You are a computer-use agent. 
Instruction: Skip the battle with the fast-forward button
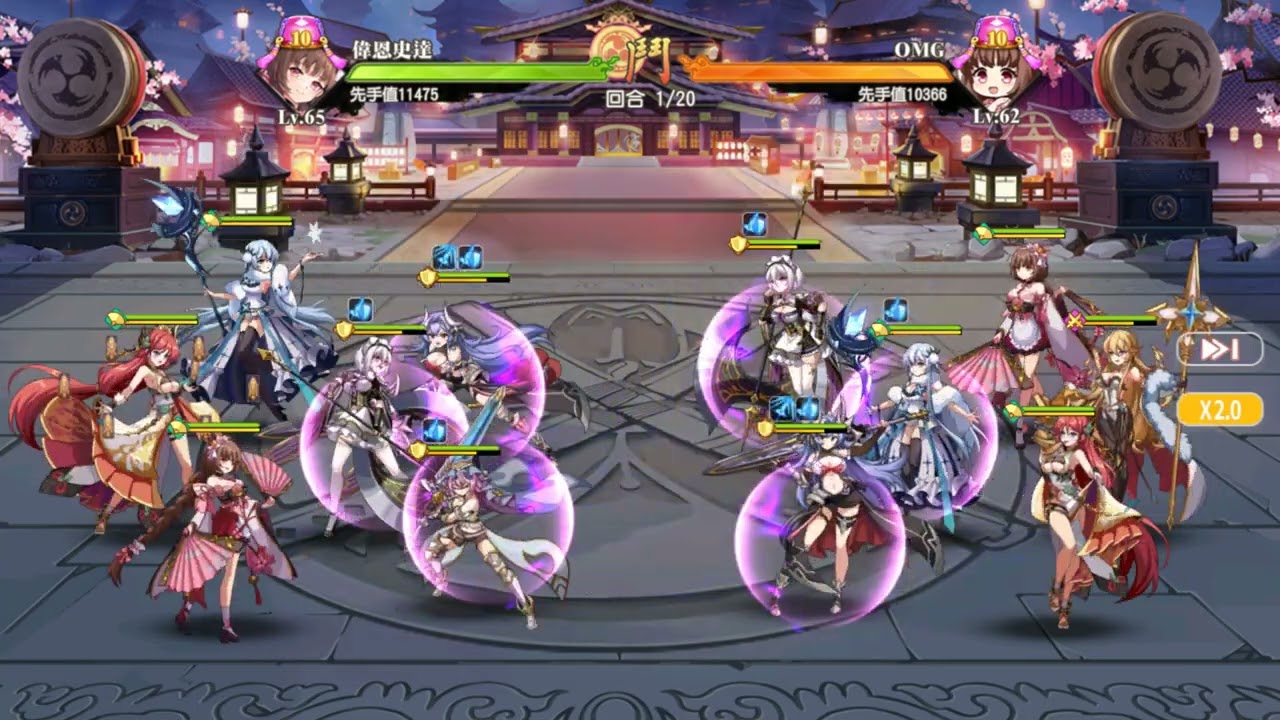tap(1219, 349)
